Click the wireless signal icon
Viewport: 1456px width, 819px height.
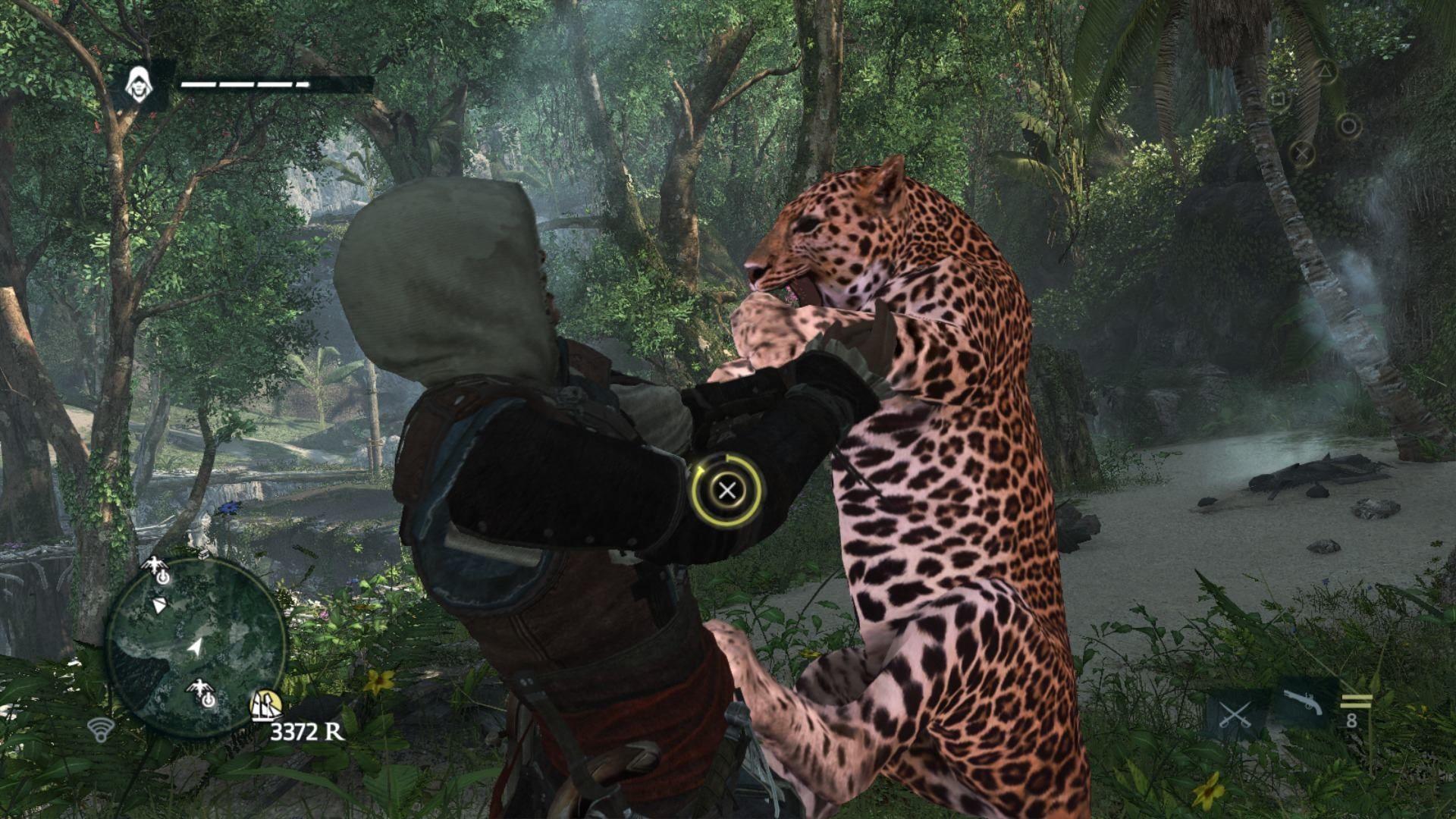[99, 729]
